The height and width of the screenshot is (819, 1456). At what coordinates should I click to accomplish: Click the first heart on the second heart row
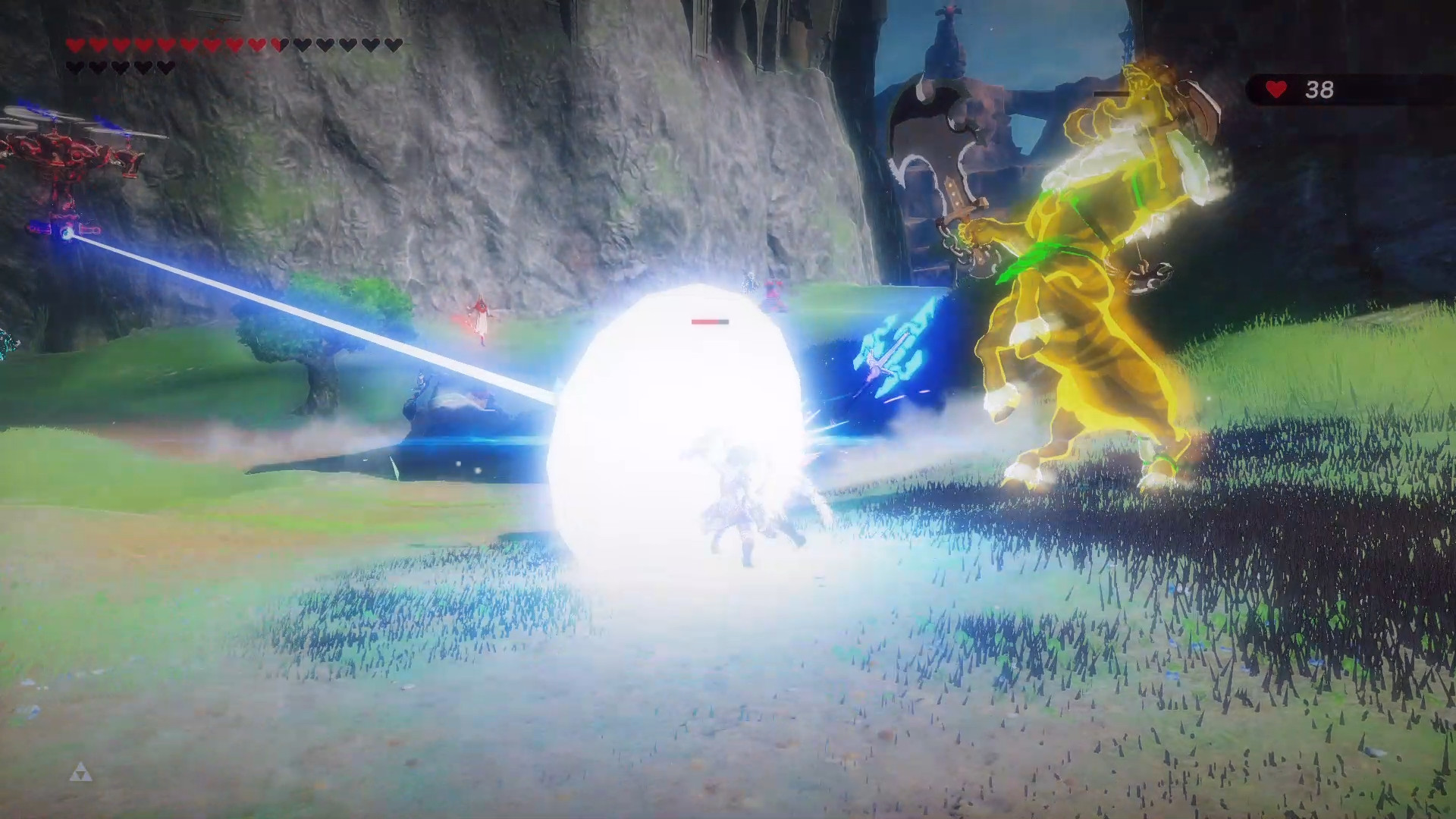click(74, 67)
